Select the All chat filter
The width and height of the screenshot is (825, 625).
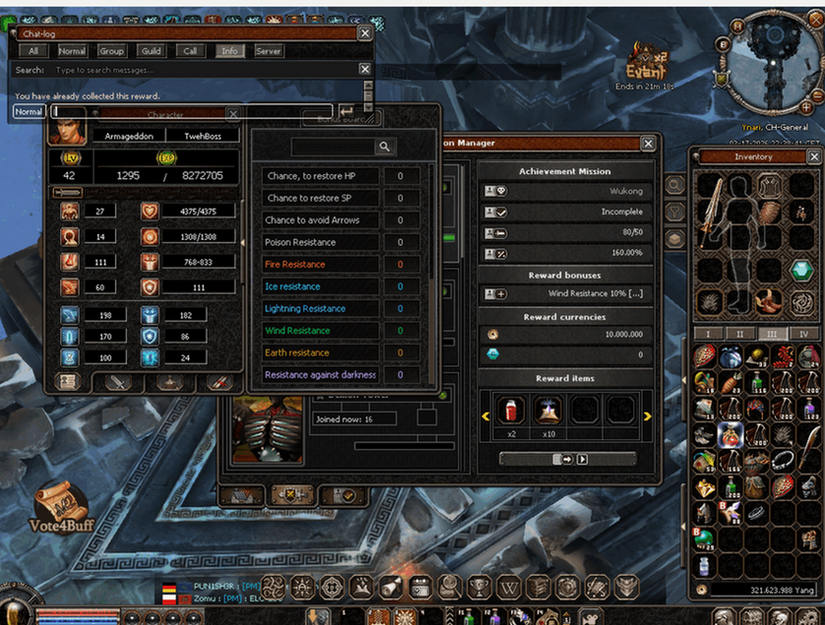pyautogui.click(x=34, y=51)
